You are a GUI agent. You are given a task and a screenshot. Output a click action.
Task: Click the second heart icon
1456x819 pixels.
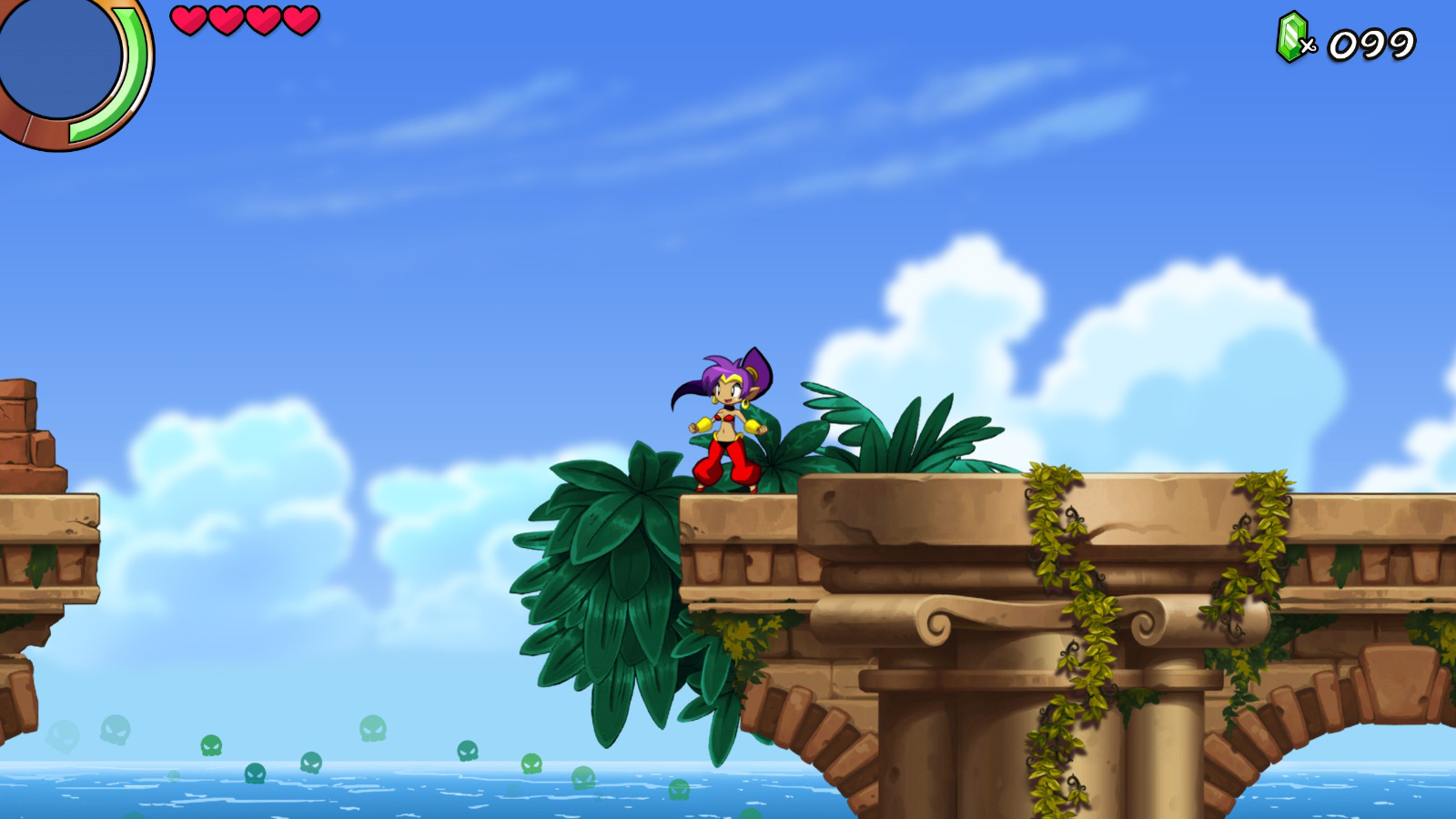click(226, 22)
